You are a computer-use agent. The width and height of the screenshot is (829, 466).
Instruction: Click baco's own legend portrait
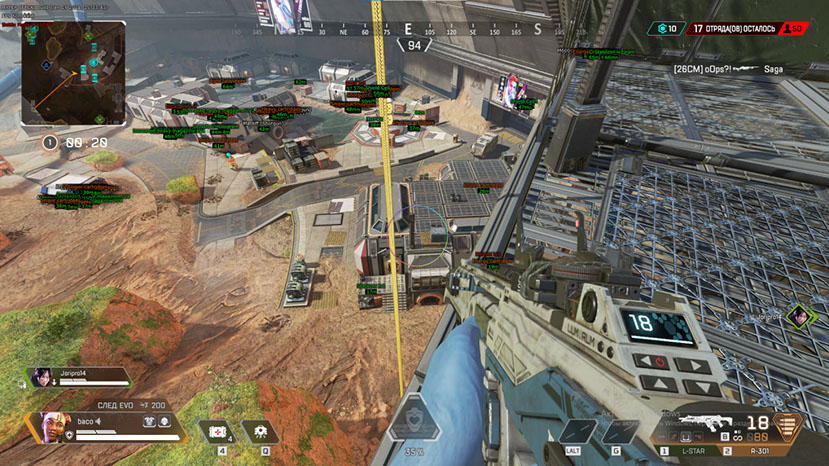(x=53, y=426)
